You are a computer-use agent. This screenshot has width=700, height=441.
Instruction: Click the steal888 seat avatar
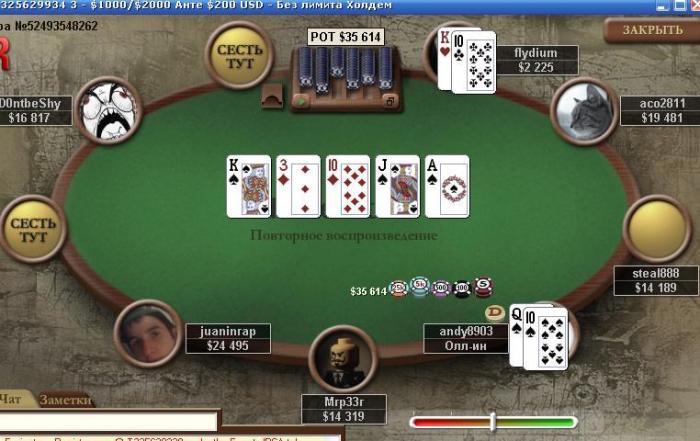coord(657,230)
